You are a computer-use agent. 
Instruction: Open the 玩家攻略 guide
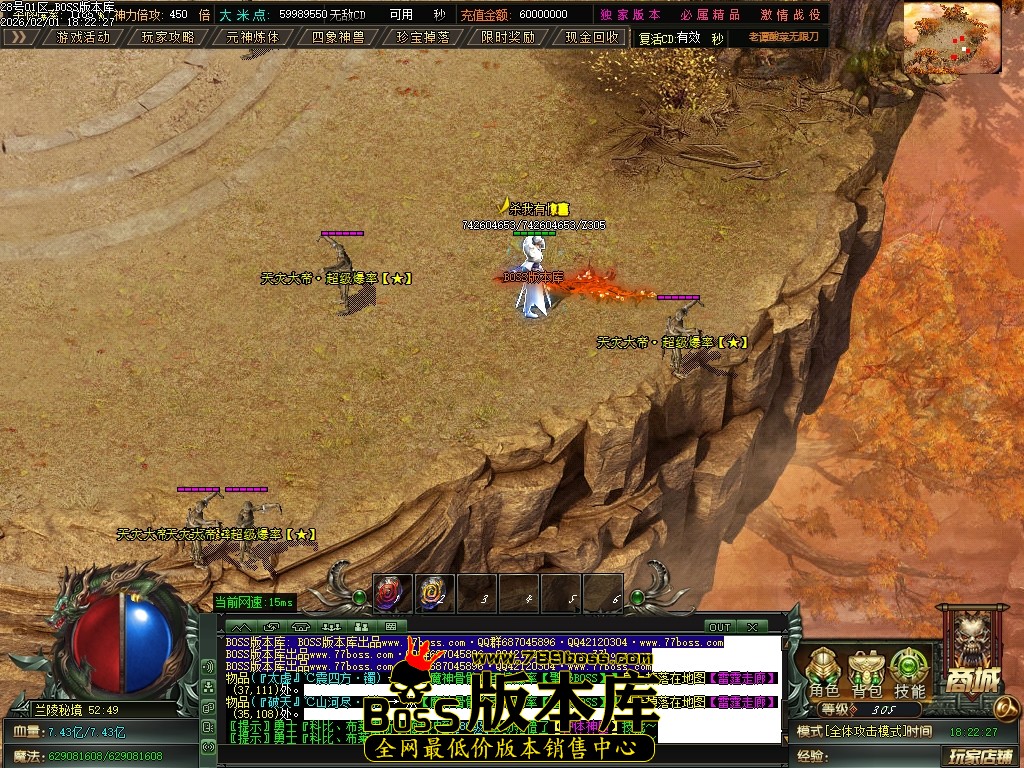(x=168, y=37)
